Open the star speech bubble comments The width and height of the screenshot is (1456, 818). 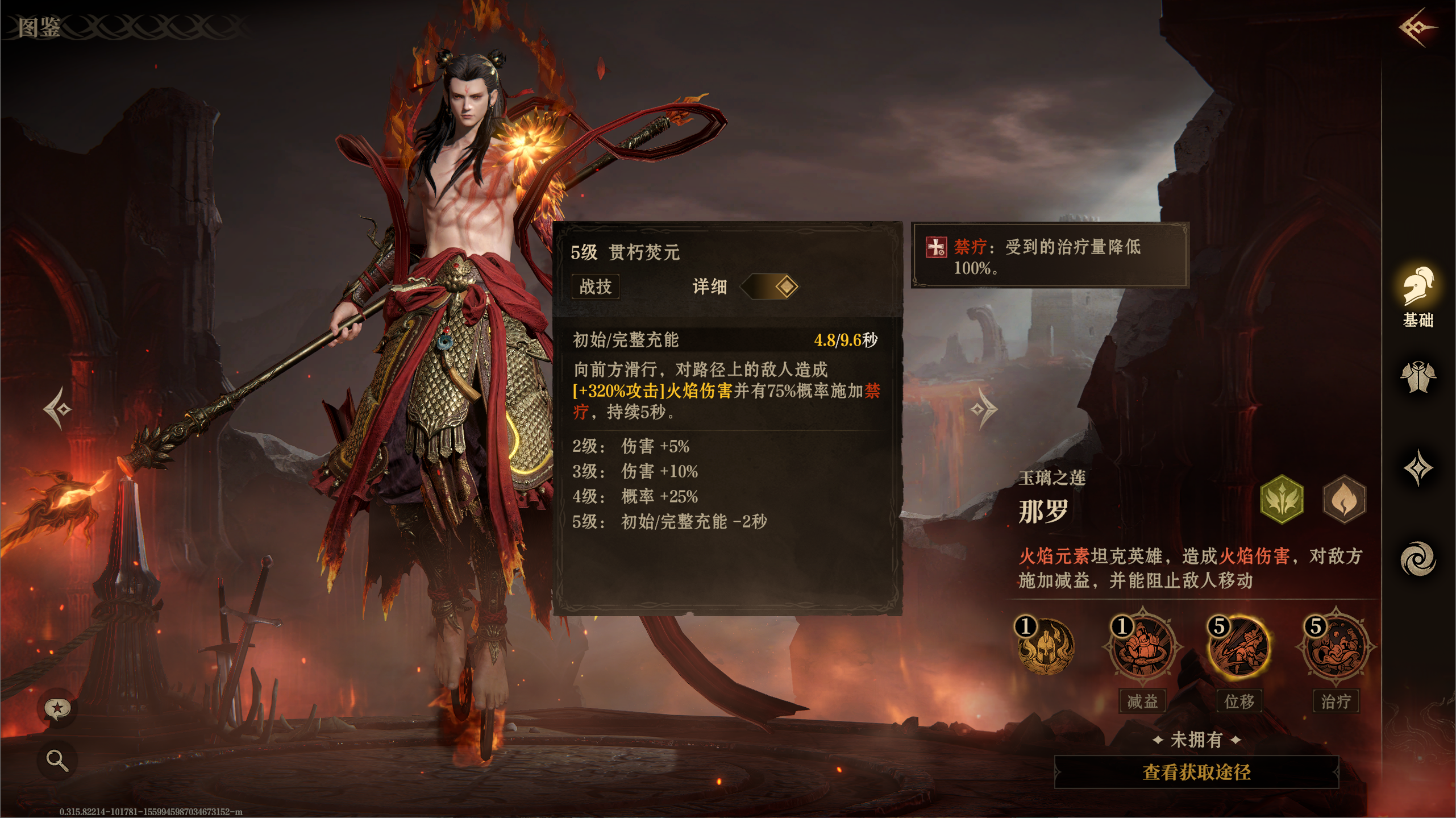(57, 708)
